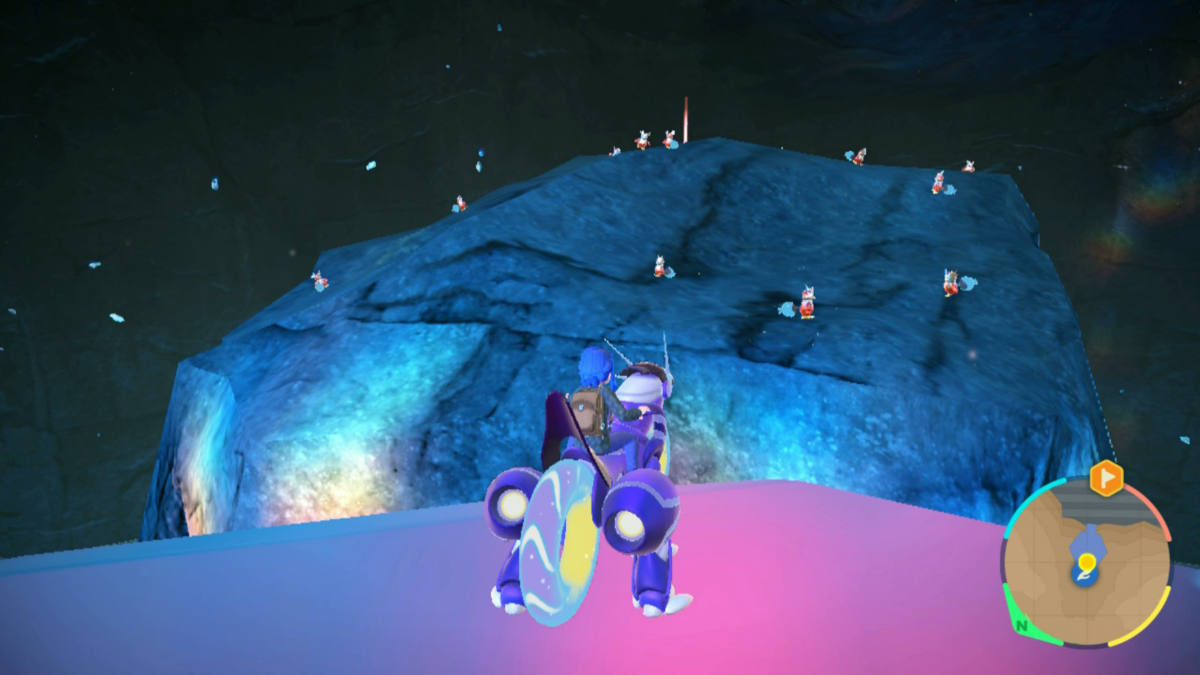
Task: Open the circular minimap
Action: click(1085, 560)
